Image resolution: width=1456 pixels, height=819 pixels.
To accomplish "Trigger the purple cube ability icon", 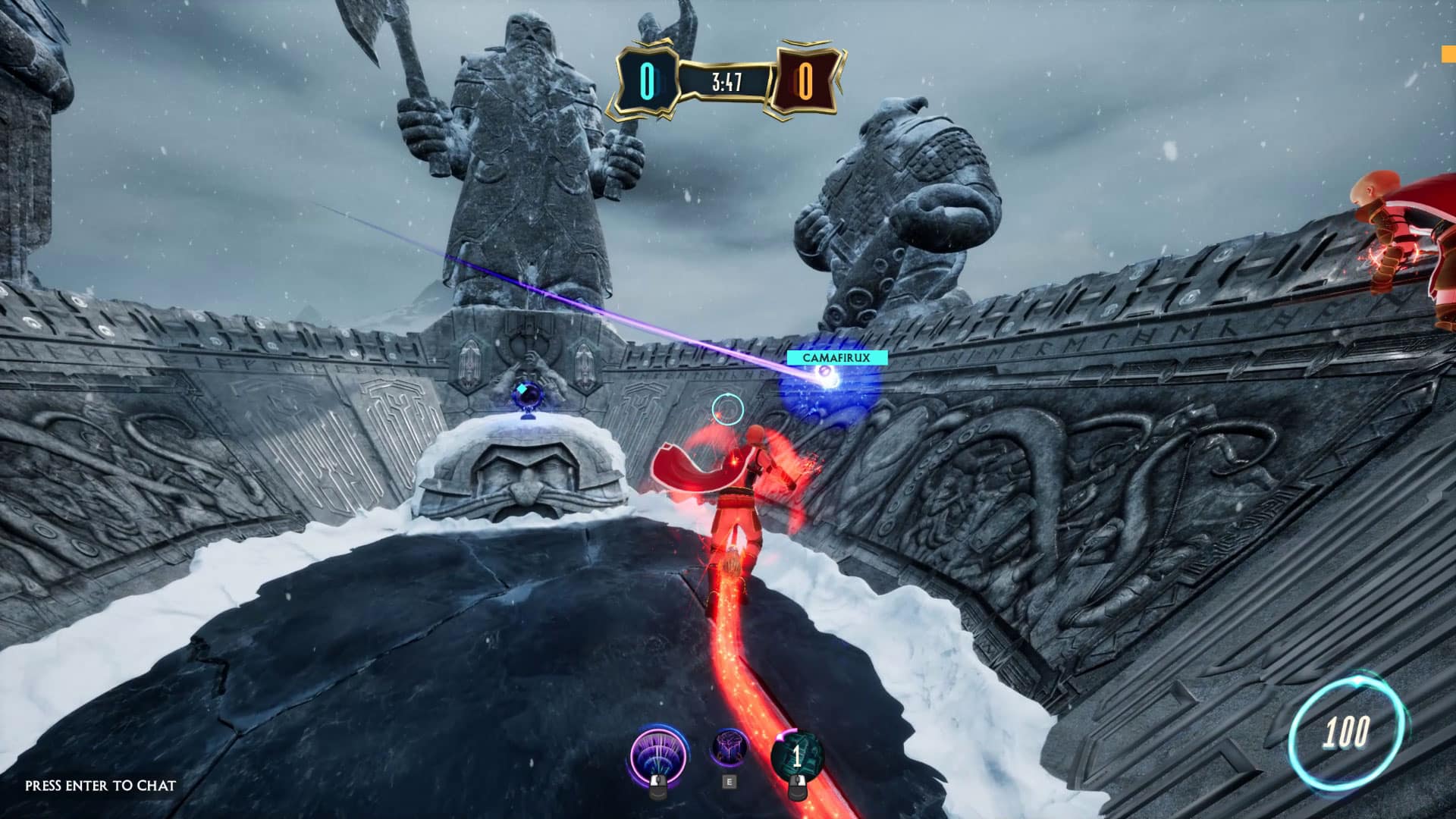I will point(729,748).
